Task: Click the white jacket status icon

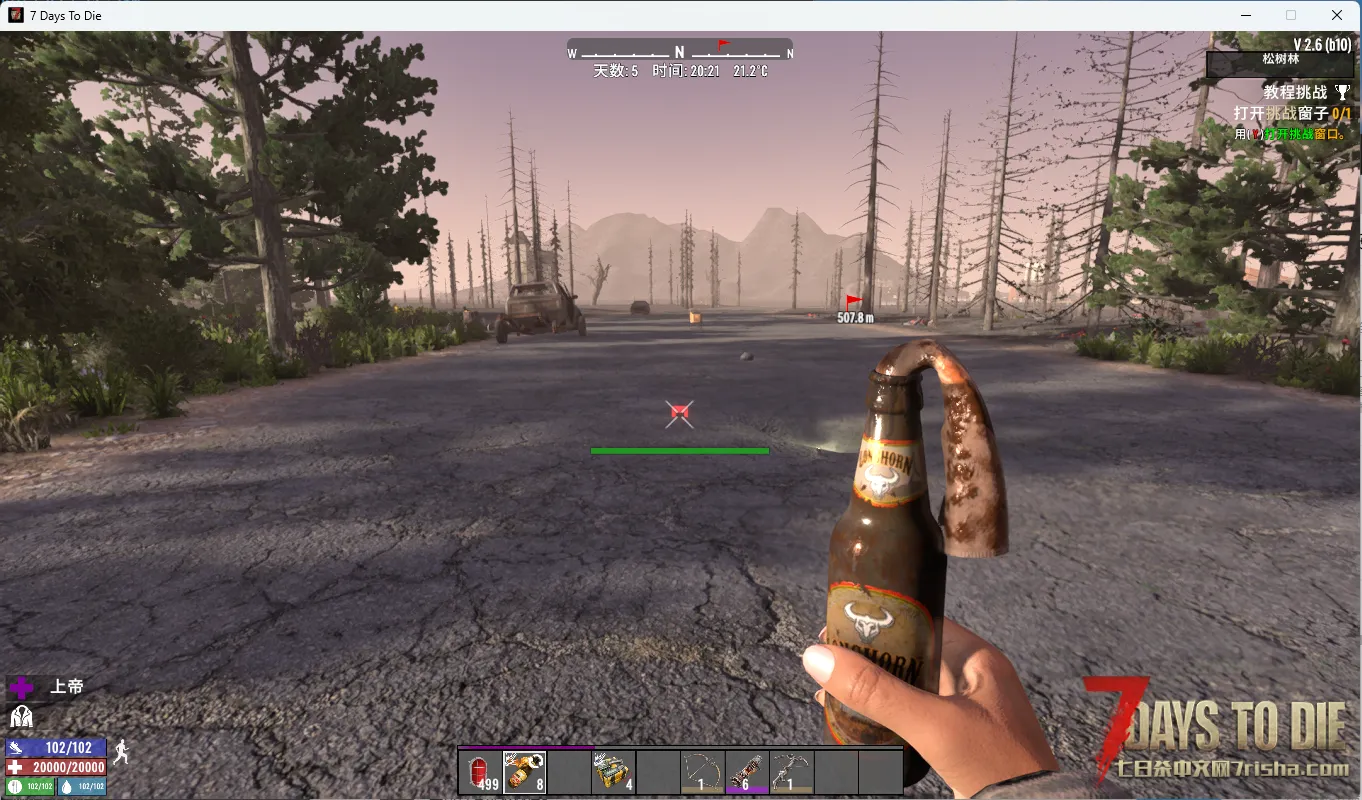Action: click(21, 716)
